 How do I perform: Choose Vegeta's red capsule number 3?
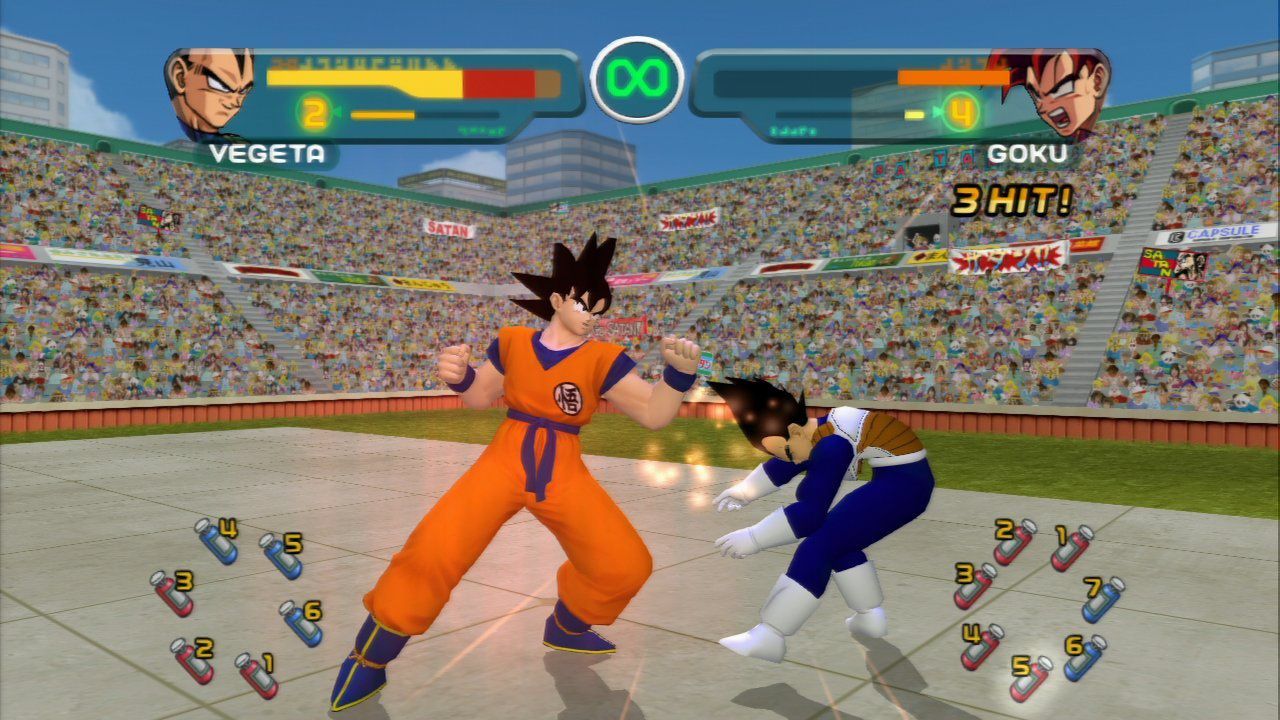click(x=171, y=593)
